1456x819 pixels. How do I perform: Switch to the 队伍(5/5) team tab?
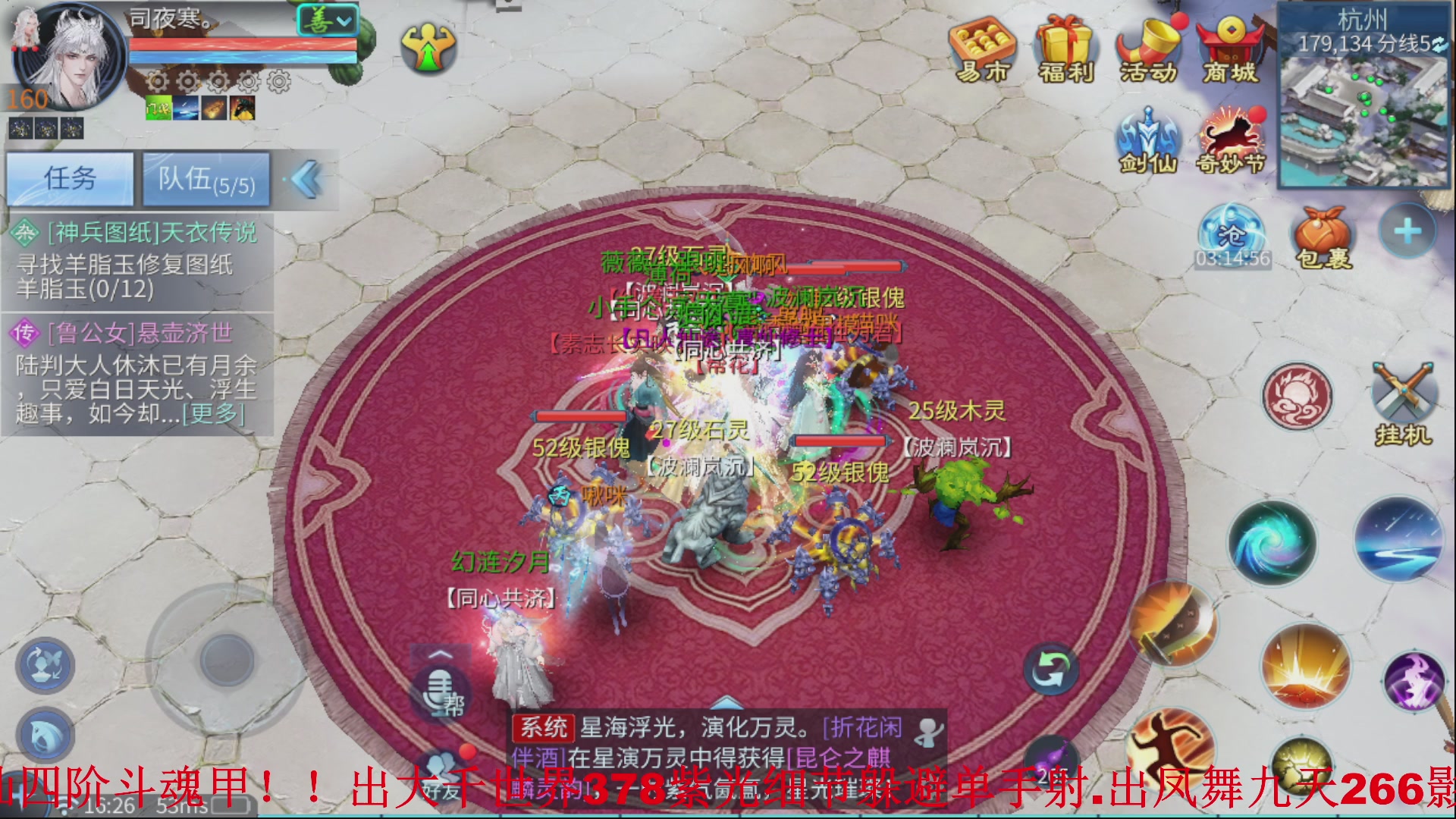pos(206,179)
